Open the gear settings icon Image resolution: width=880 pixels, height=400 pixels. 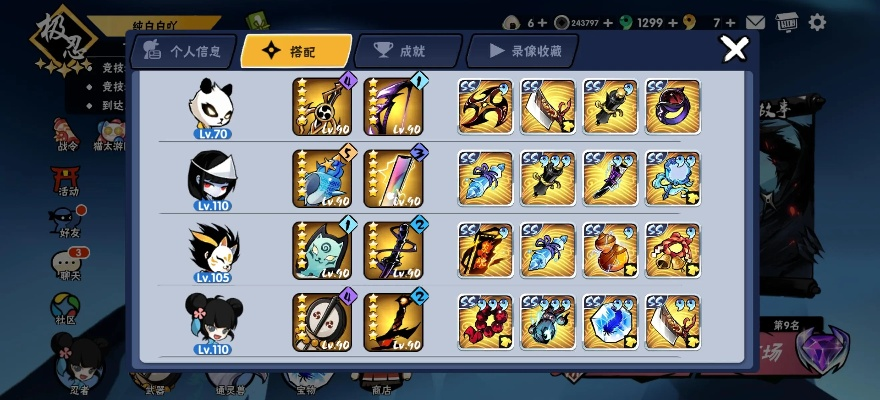tap(817, 22)
